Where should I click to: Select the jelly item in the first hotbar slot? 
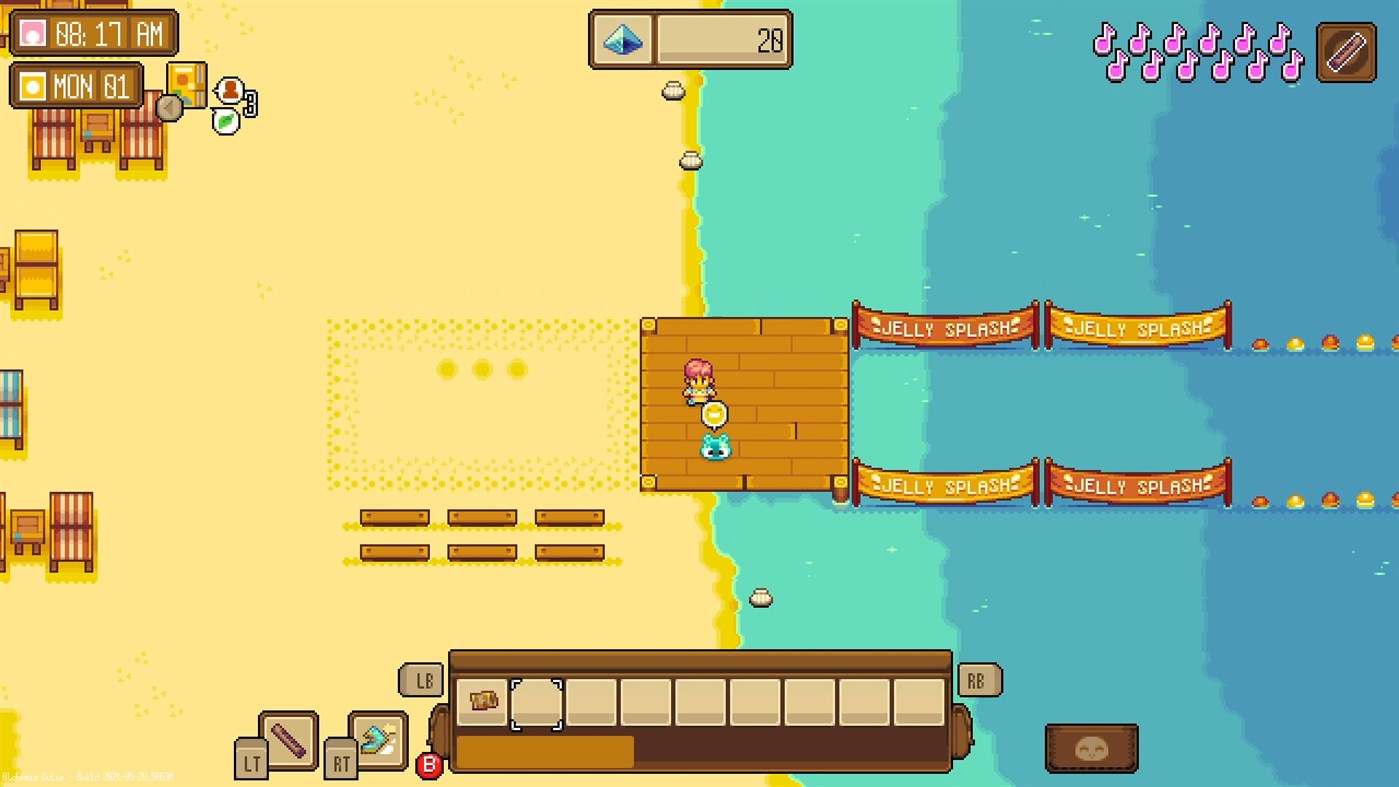point(482,701)
